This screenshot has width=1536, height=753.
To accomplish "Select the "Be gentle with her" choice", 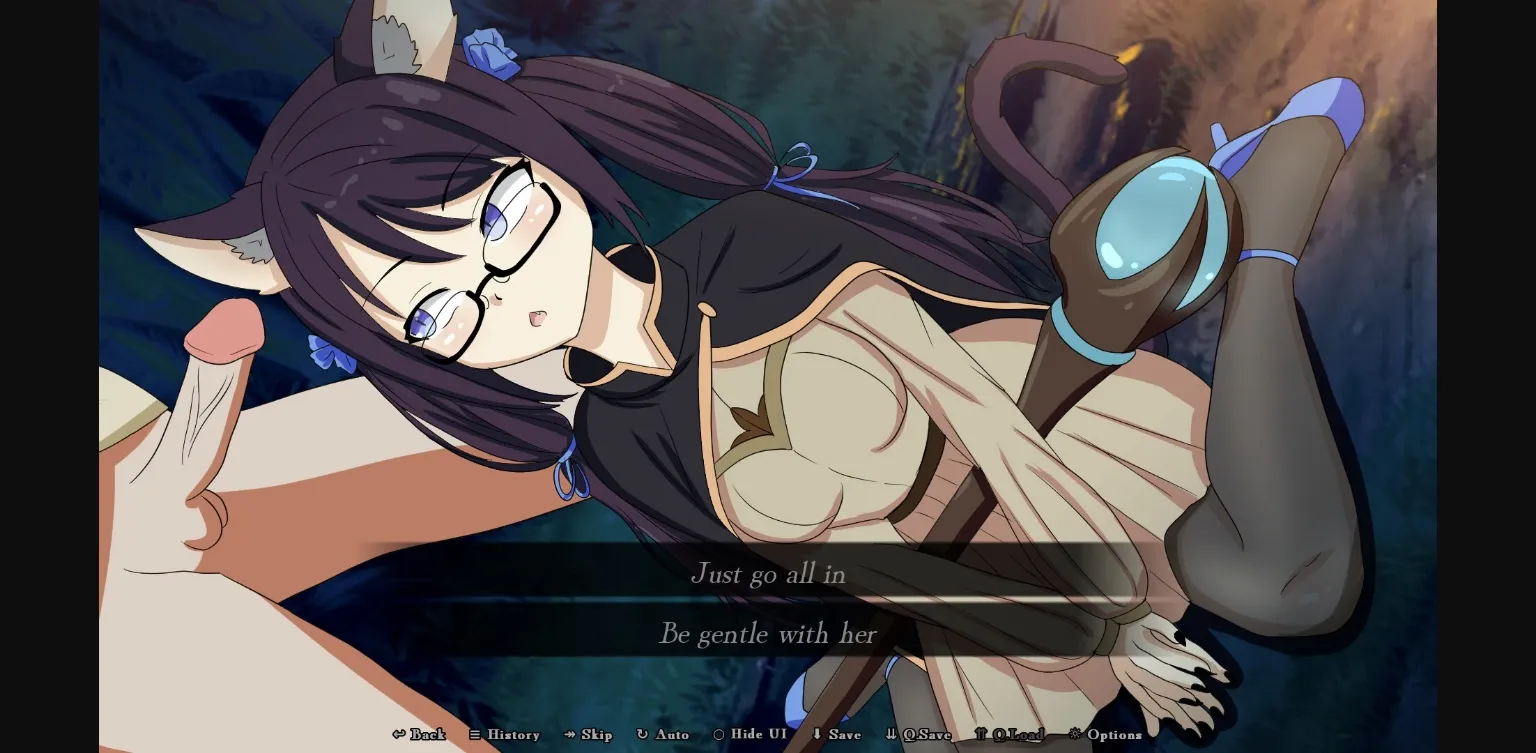I will click(767, 634).
